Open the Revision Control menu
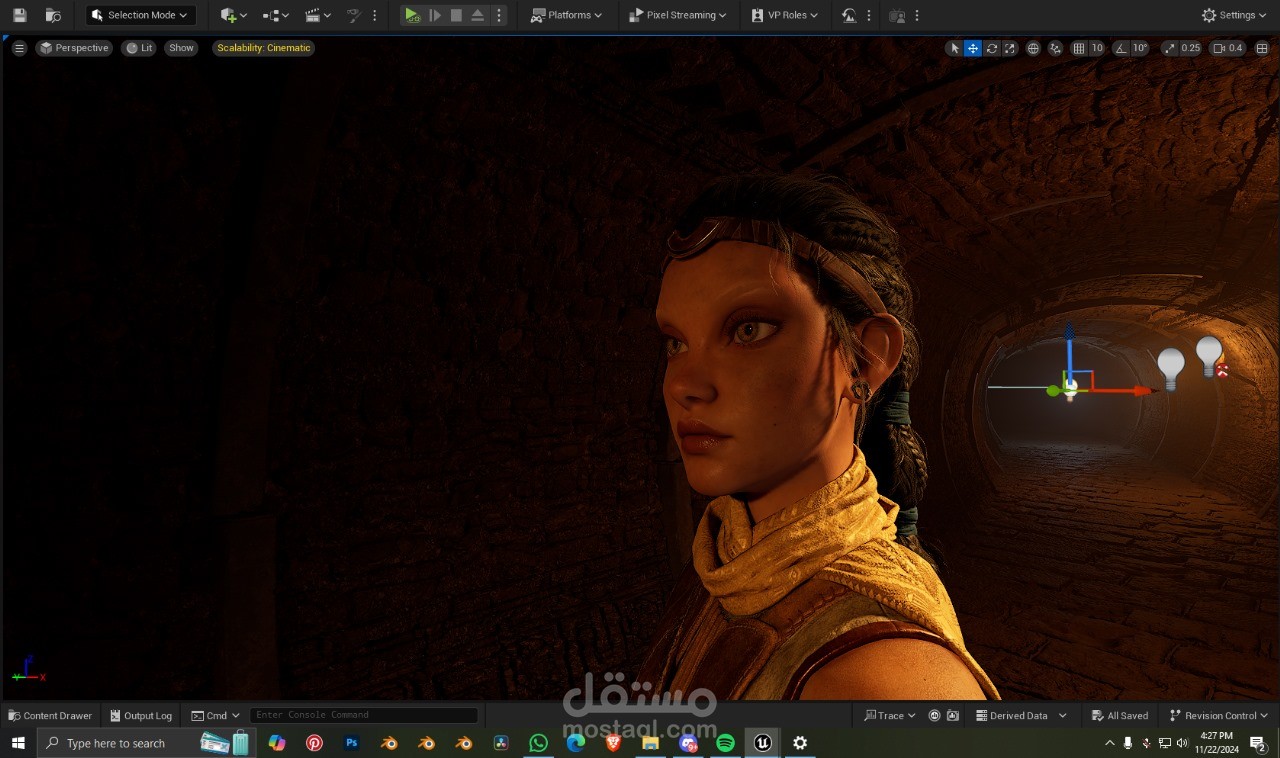 click(x=1219, y=715)
